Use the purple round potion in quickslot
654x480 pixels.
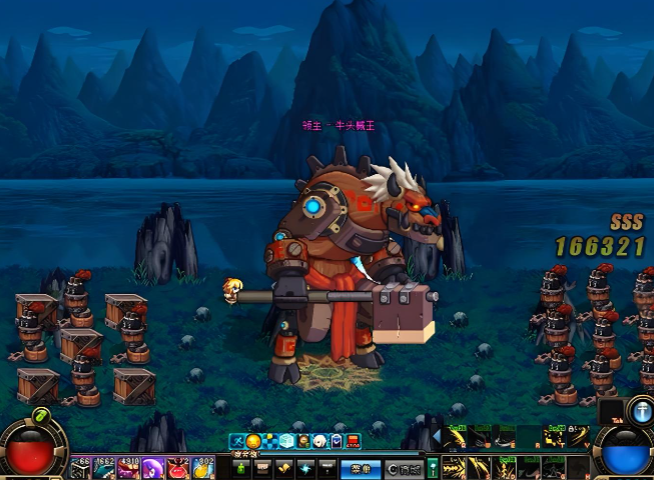click(x=154, y=468)
